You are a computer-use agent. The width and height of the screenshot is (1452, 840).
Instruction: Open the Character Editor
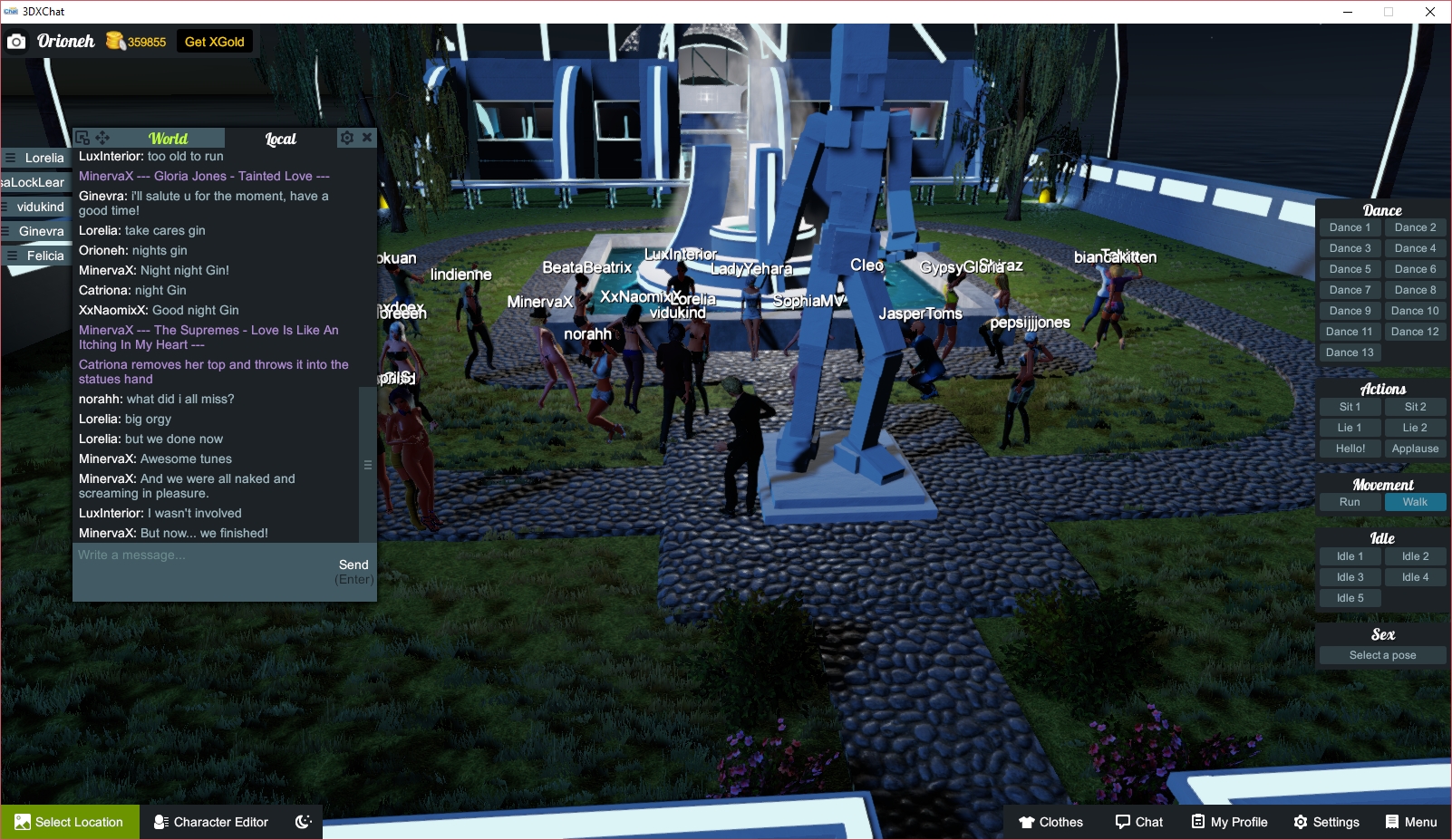coord(210,822)
